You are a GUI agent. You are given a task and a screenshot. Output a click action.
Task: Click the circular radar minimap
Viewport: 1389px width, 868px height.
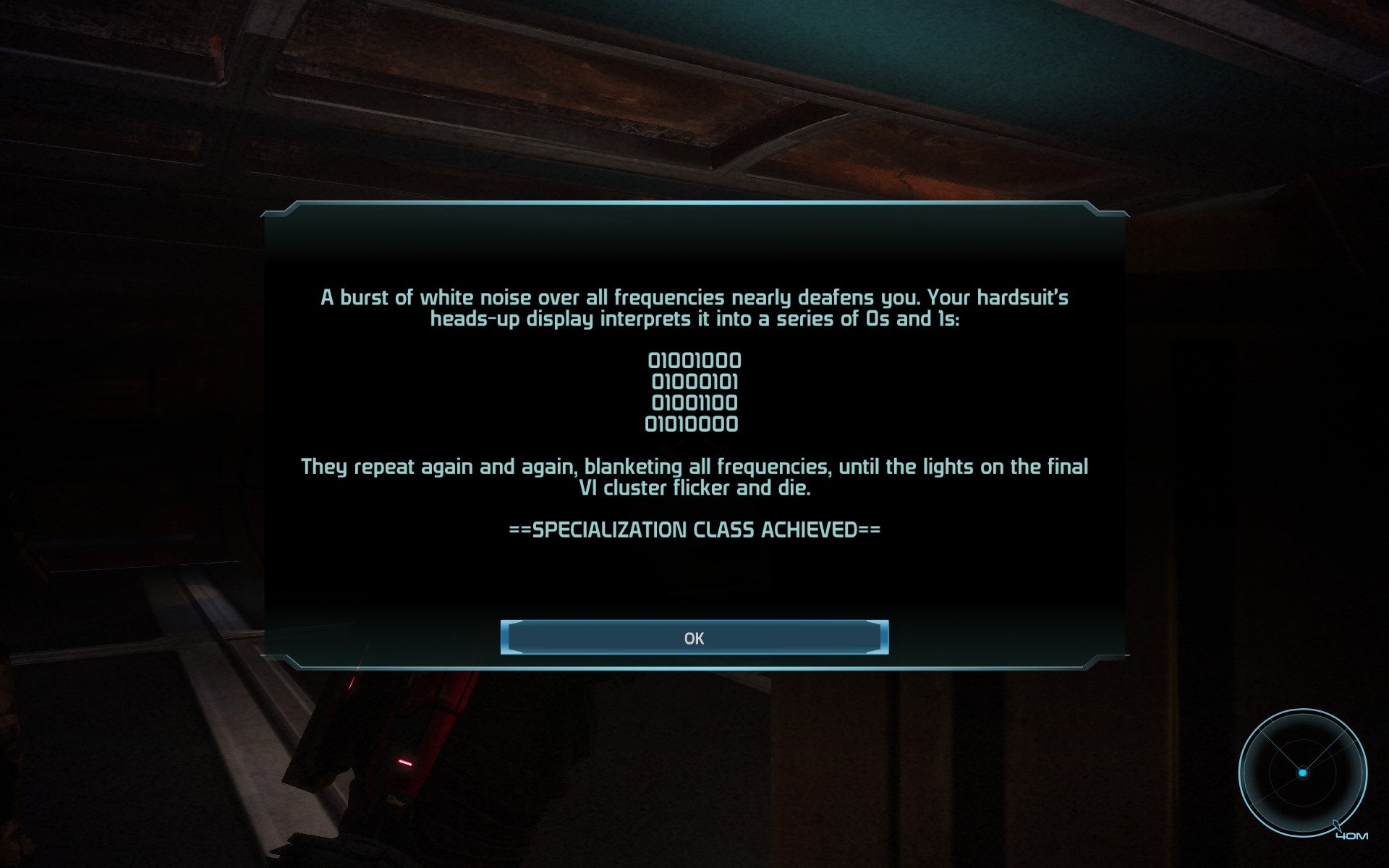(x=1302, y=773)
